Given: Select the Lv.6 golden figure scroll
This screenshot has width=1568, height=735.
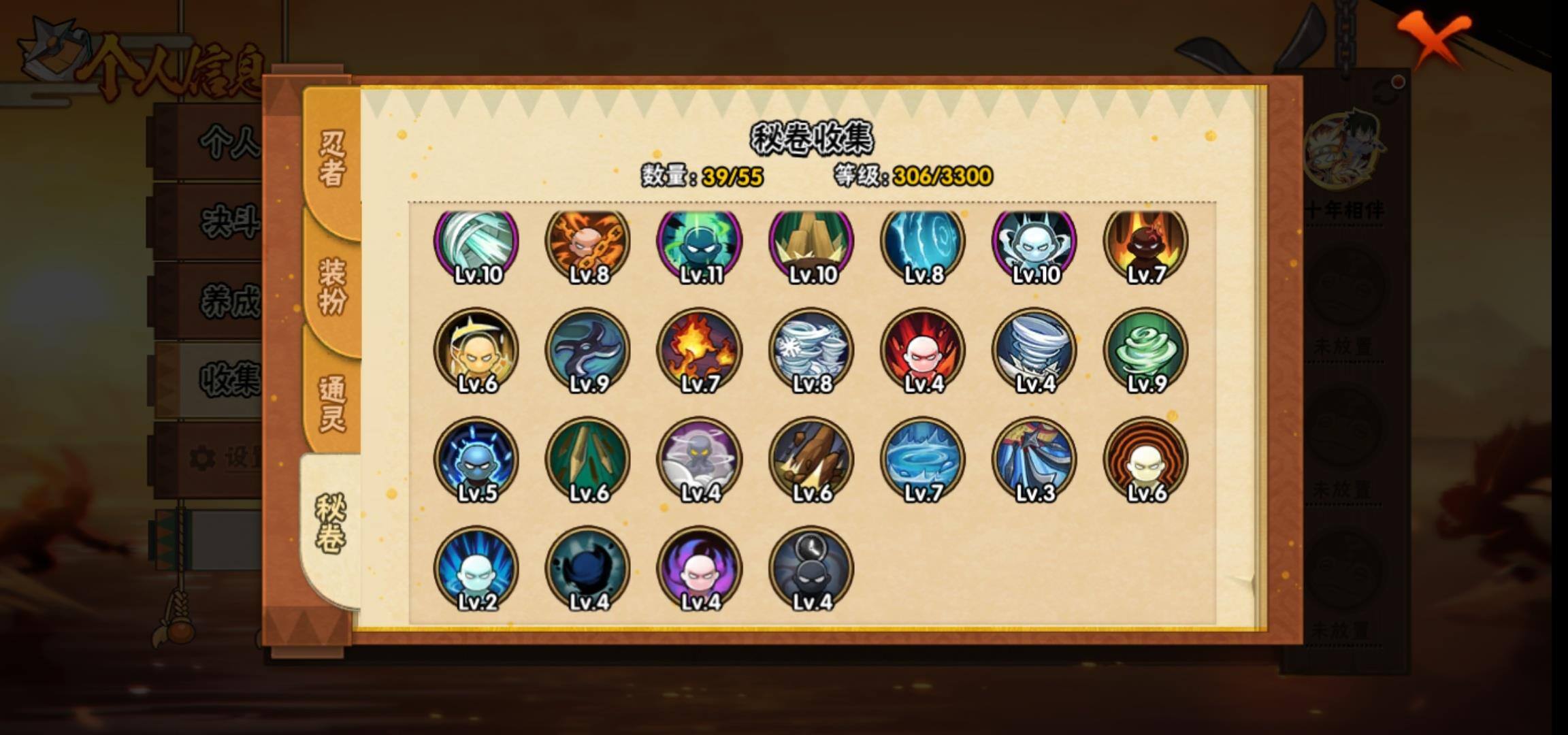Looking at the screenshot, I should pyautogui.click(x=476, y=351).
